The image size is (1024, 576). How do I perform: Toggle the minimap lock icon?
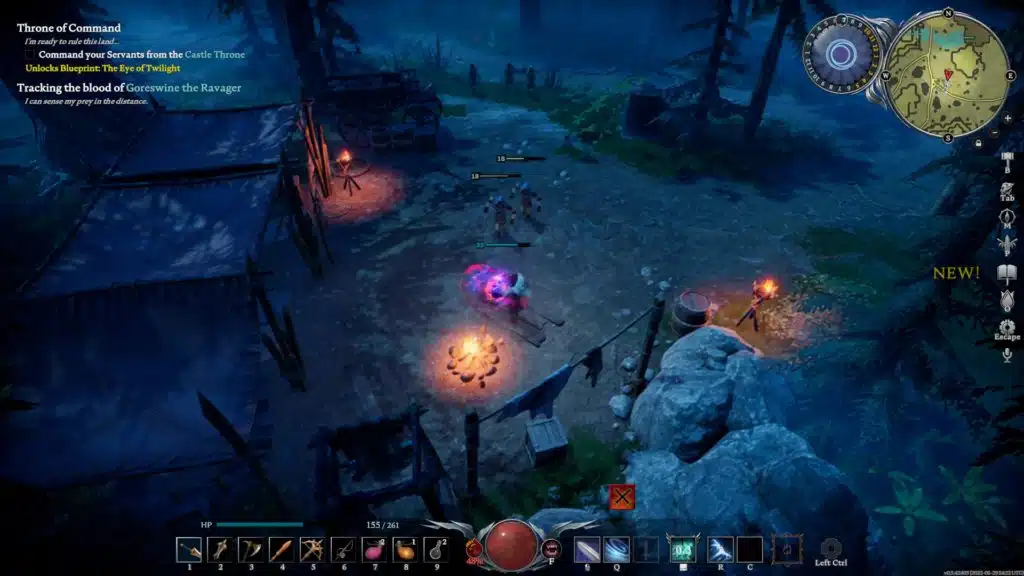(979, 143)
